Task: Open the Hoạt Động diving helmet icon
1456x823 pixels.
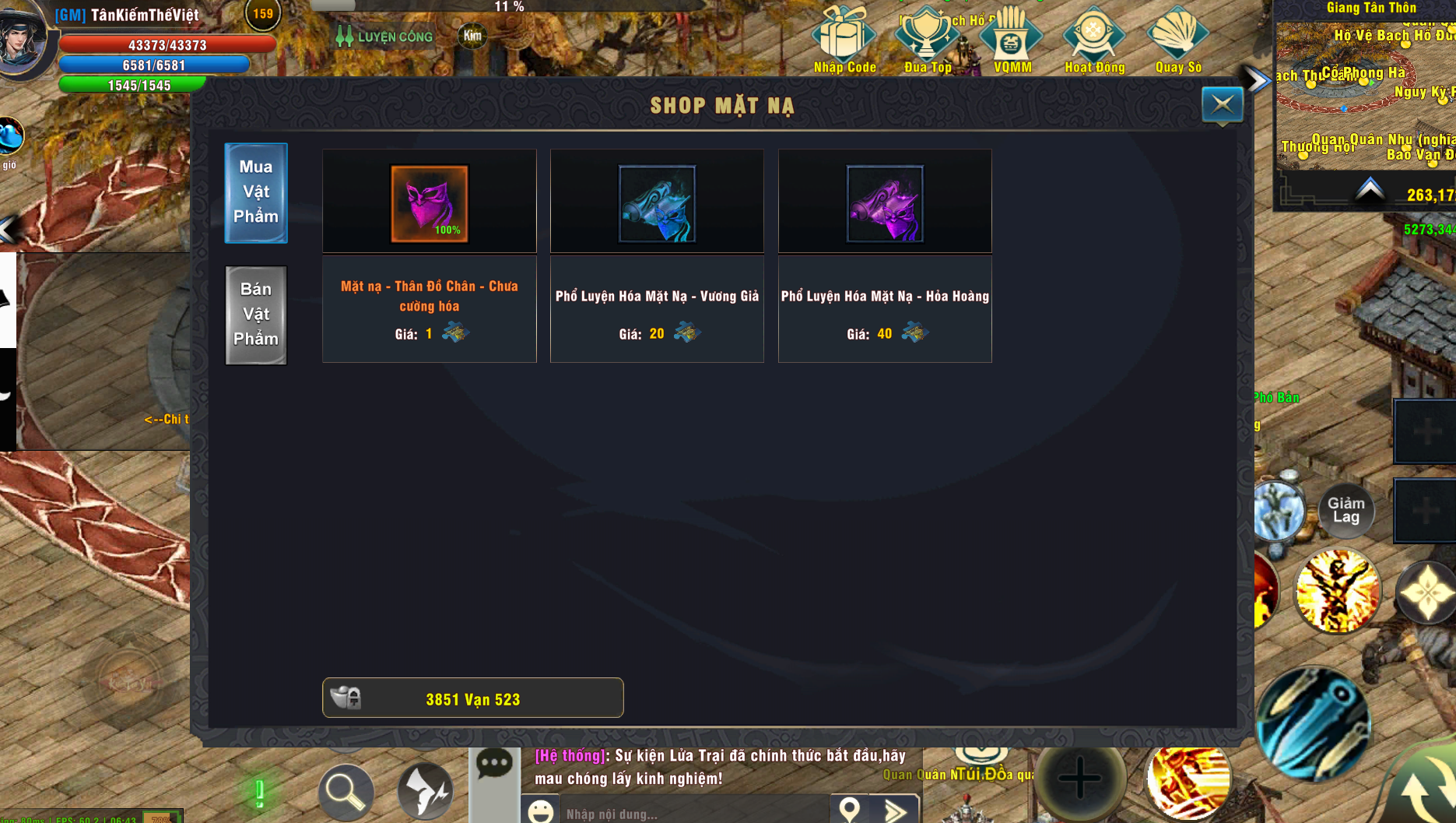Action: (1093, 35)
